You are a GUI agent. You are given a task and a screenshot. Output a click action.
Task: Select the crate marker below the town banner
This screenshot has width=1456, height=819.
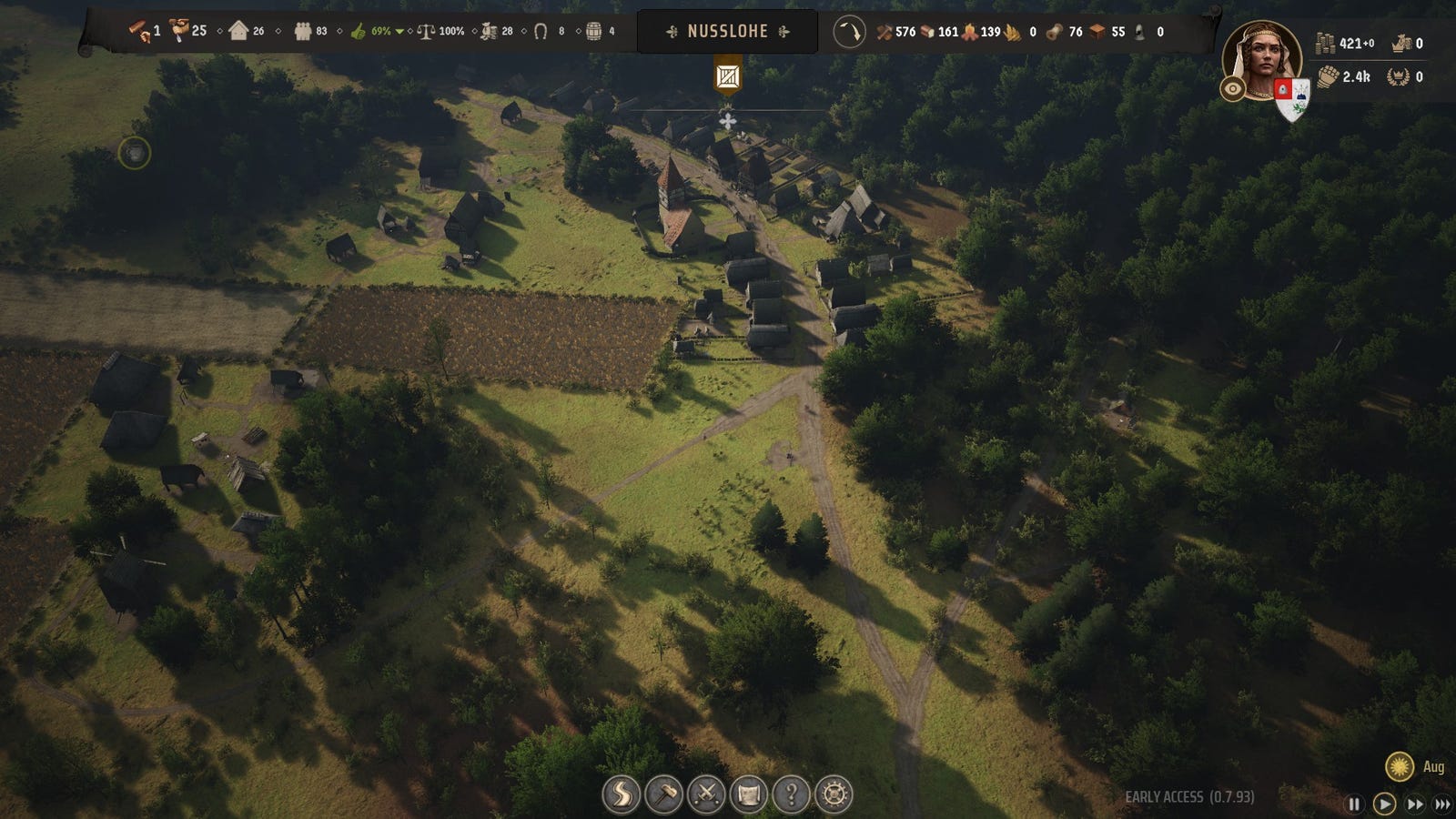coord(727,76)
